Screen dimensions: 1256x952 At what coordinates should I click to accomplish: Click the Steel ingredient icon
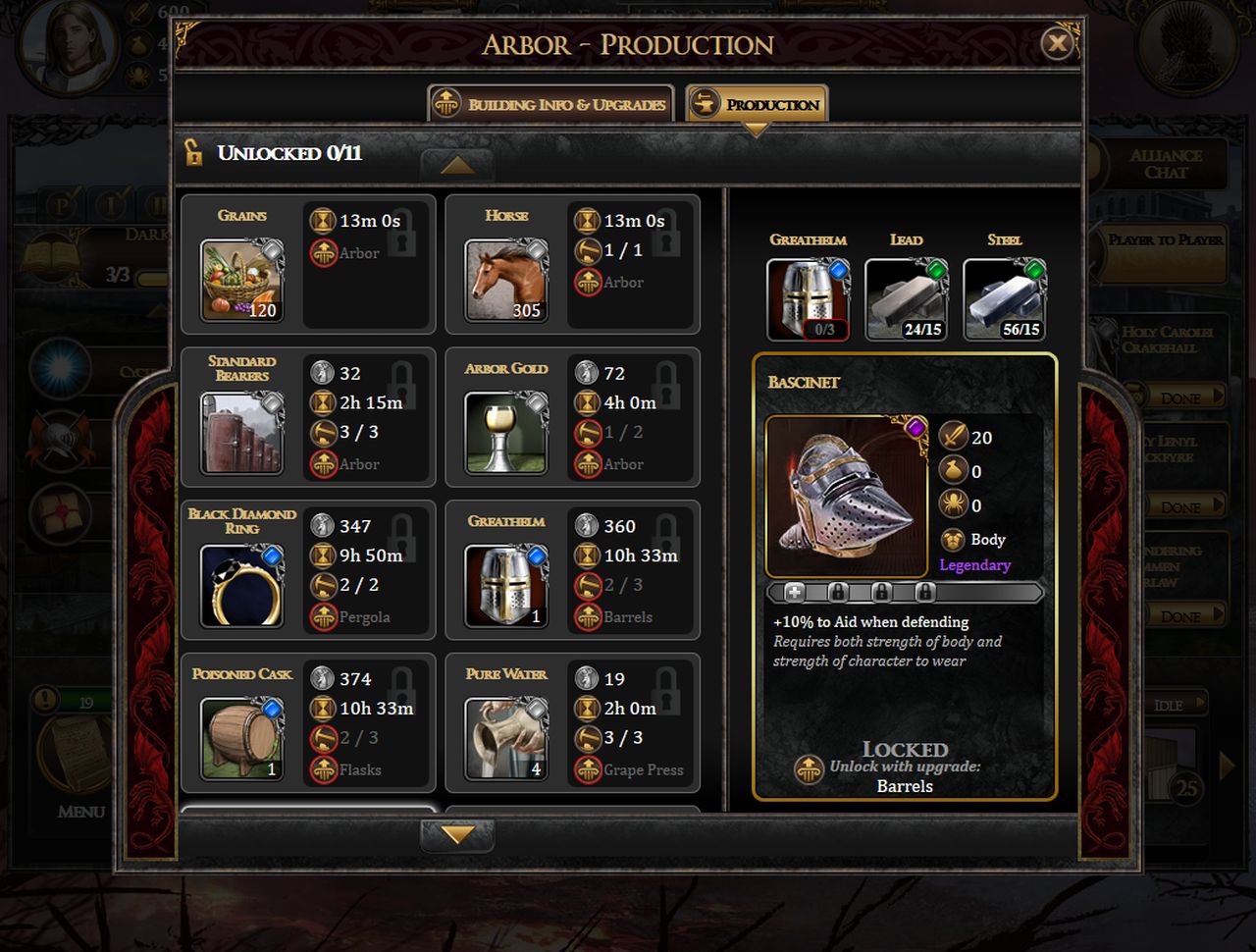pyautogui.click(x=1004, y=299)
